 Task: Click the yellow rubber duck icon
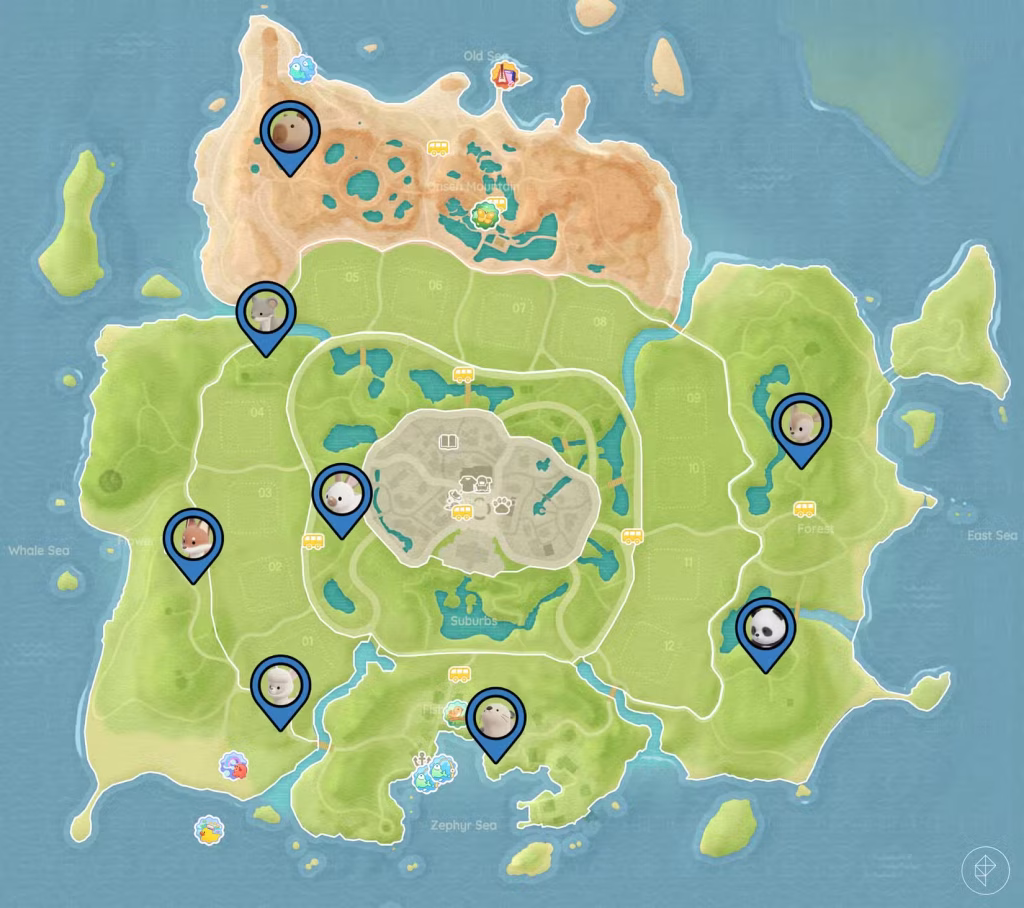point(209,830)
